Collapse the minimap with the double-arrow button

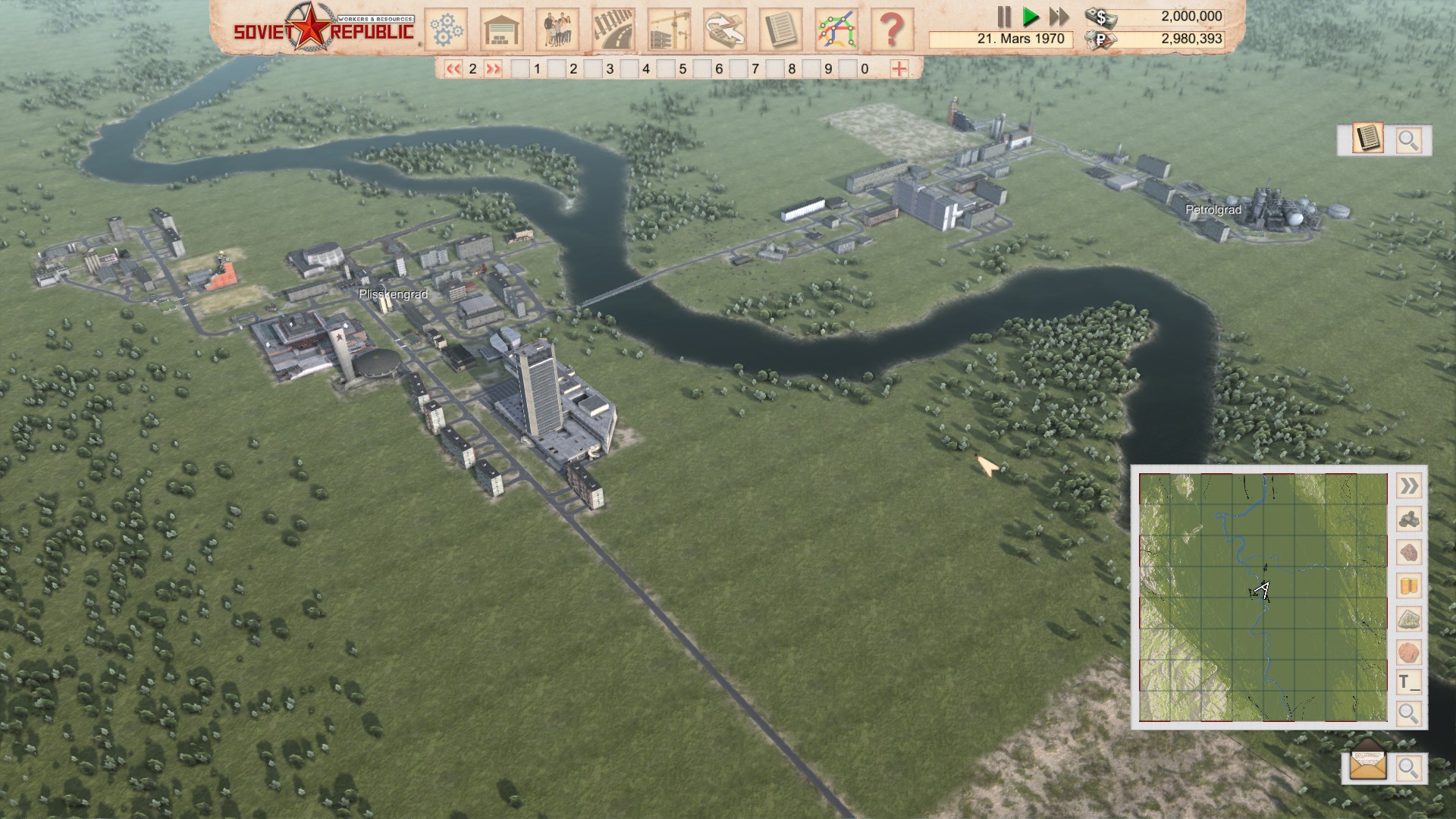[1408, 486]
